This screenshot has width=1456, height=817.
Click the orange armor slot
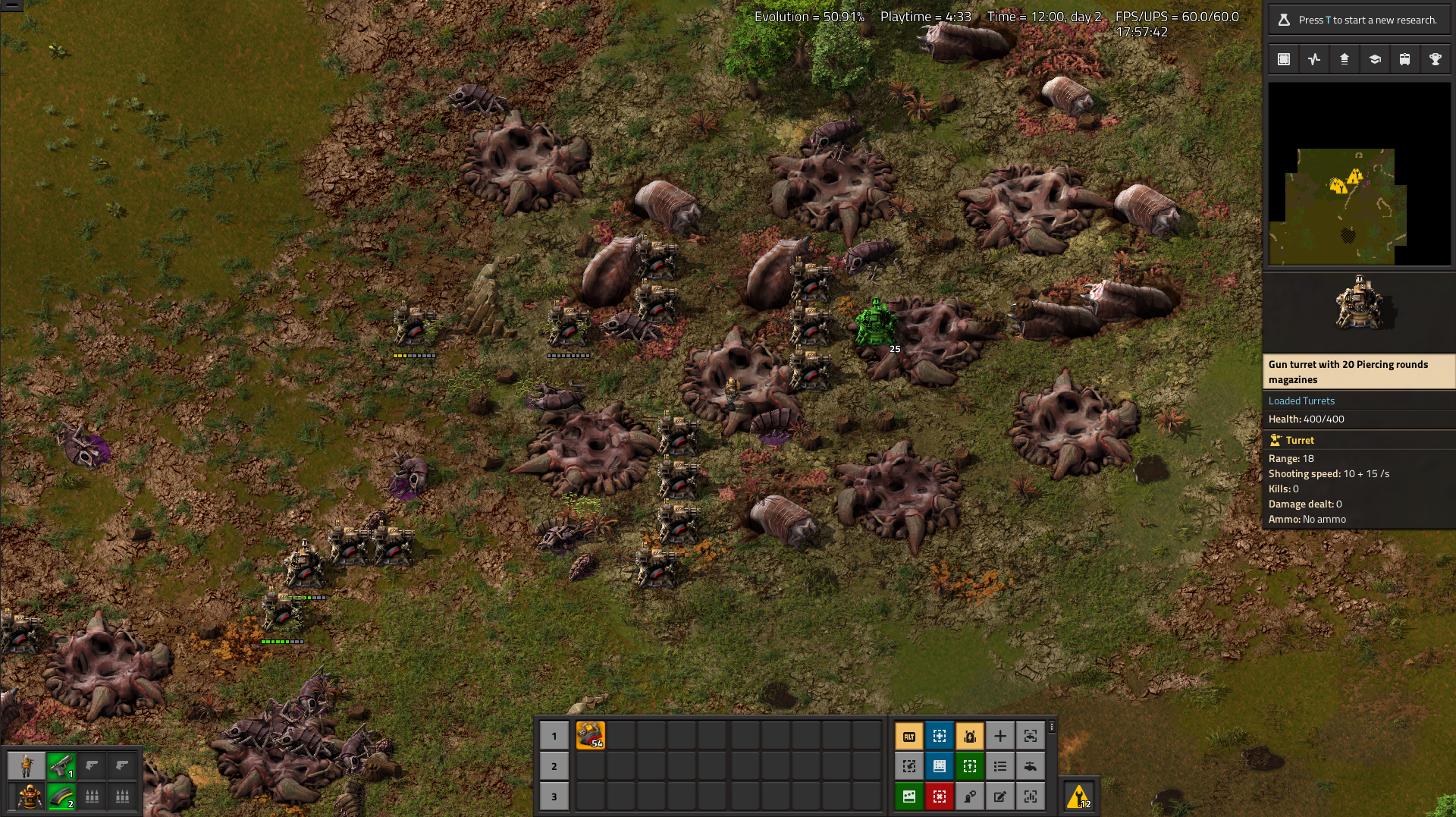coord(30,797)
